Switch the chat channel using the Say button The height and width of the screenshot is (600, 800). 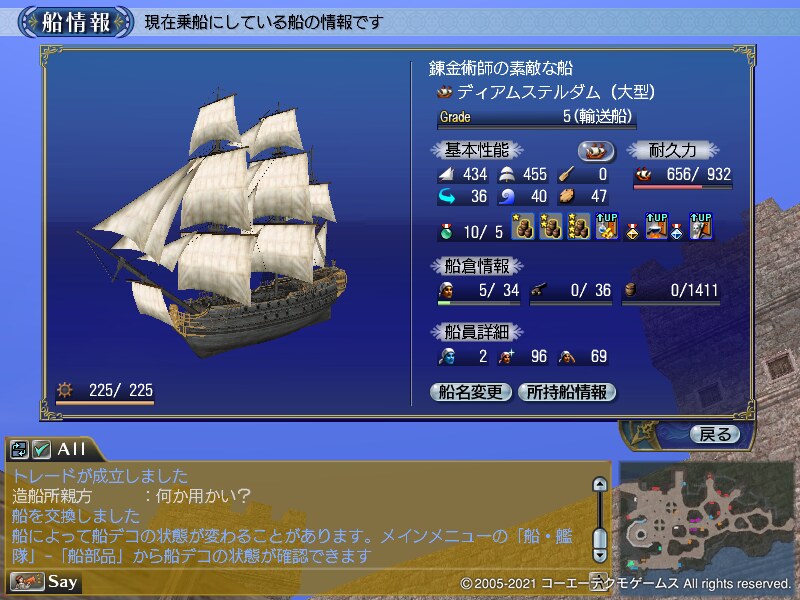[x=46, y=581]
